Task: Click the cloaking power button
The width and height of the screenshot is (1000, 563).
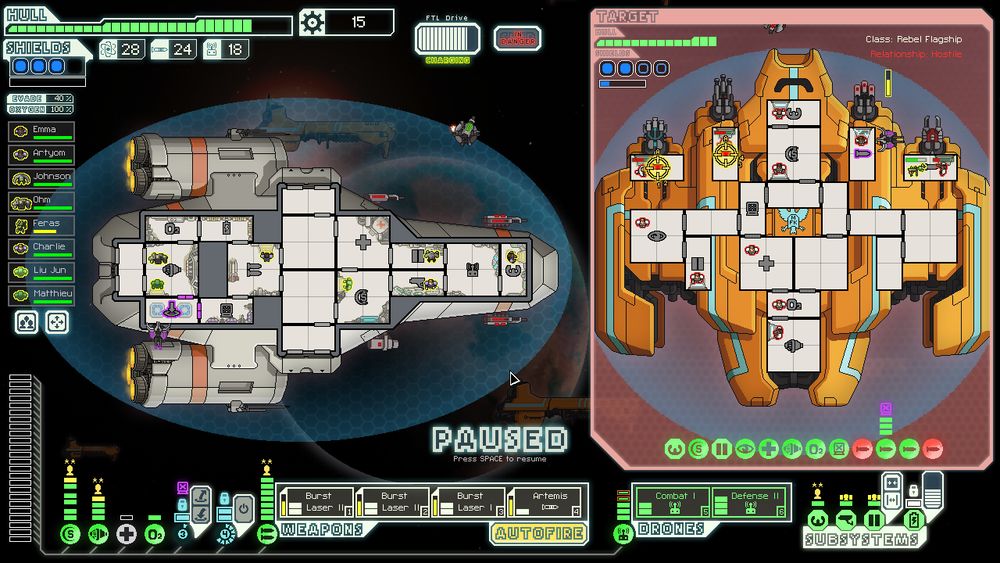Action: [x=244, y=509]
